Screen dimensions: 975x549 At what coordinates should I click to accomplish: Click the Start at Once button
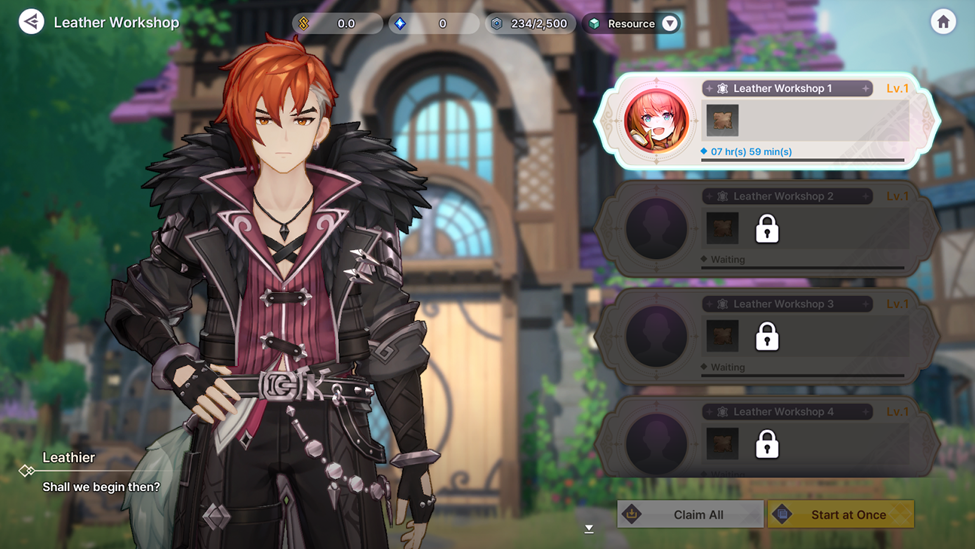[x=841, y=514]
